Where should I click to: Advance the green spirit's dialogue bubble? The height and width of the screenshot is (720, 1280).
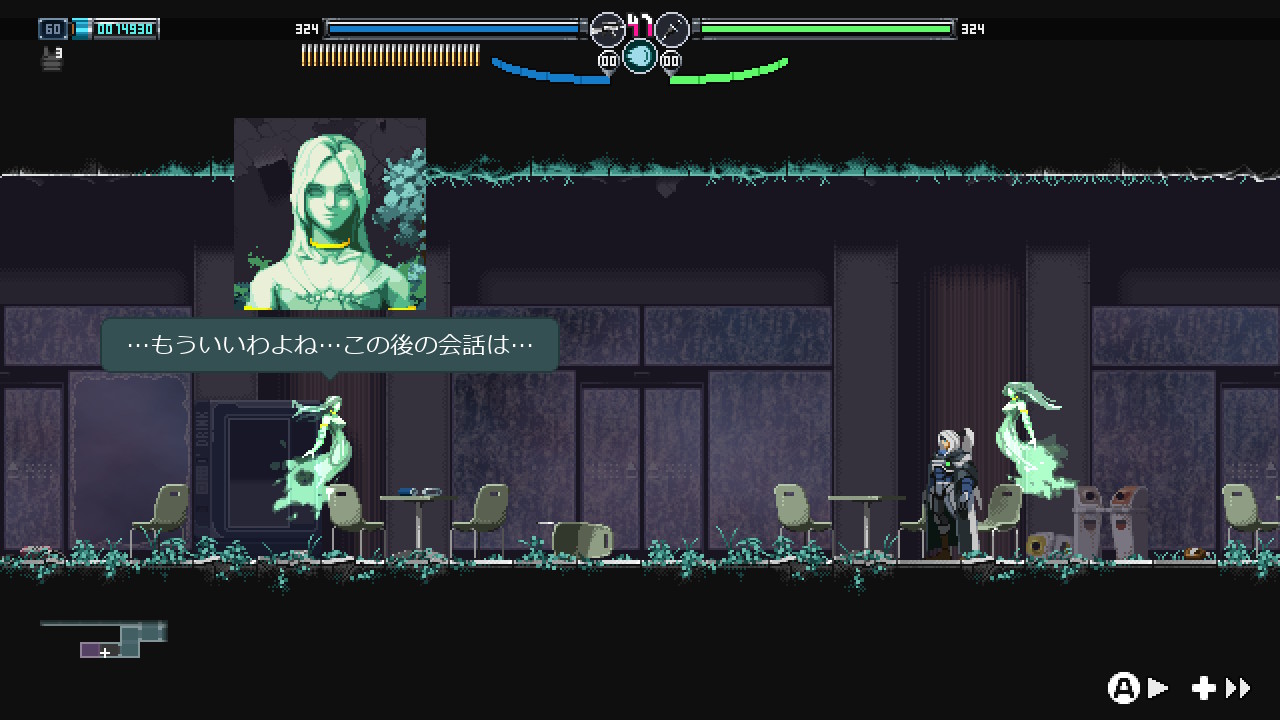tap(329, 345)
